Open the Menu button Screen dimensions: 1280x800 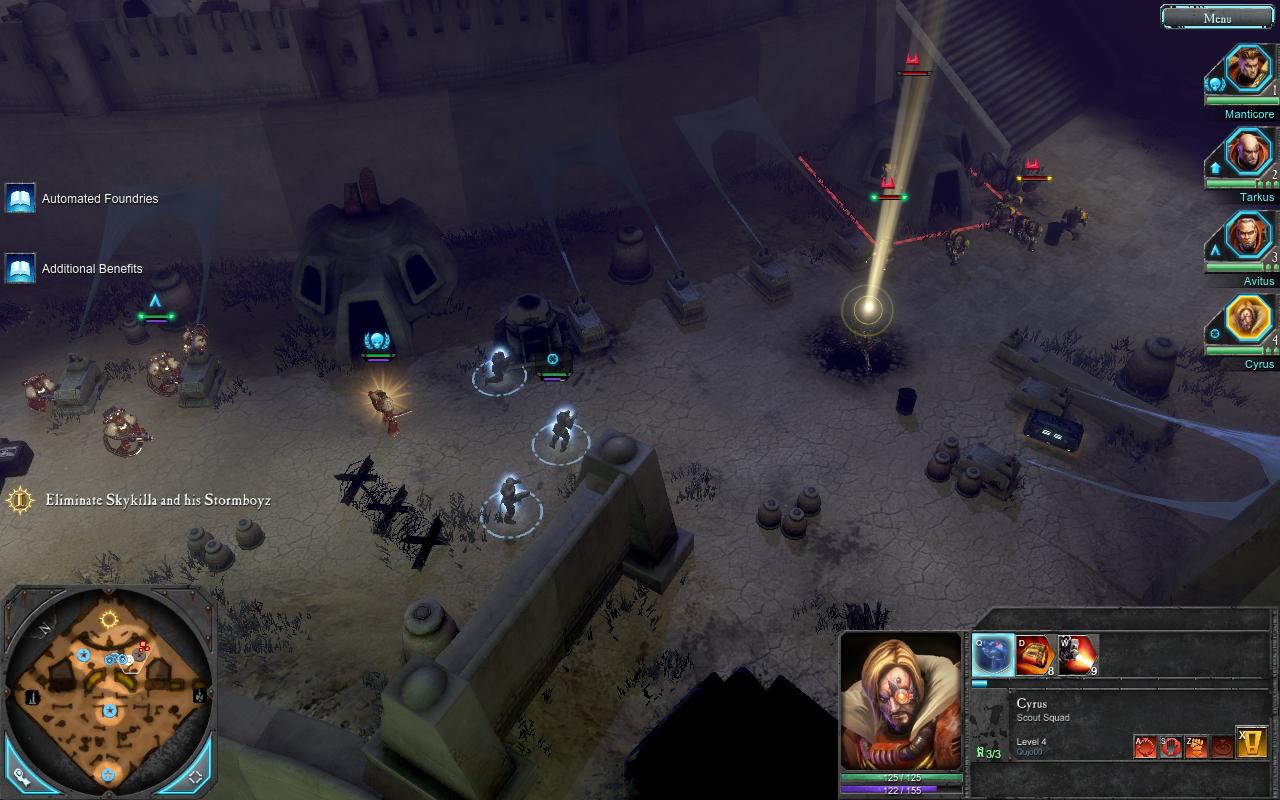(1217, 18)
